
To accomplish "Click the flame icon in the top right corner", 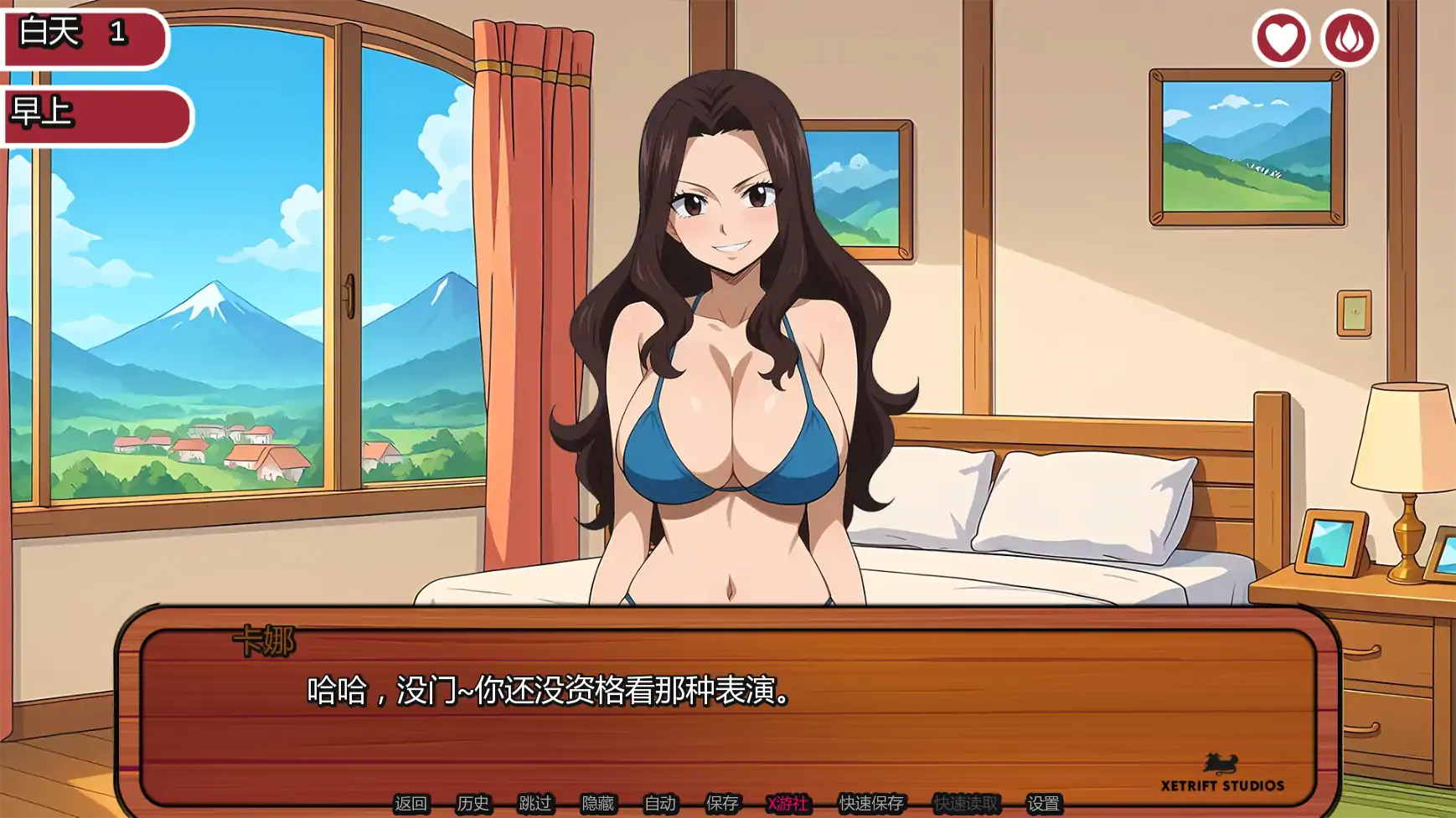I will (1352, 39).
